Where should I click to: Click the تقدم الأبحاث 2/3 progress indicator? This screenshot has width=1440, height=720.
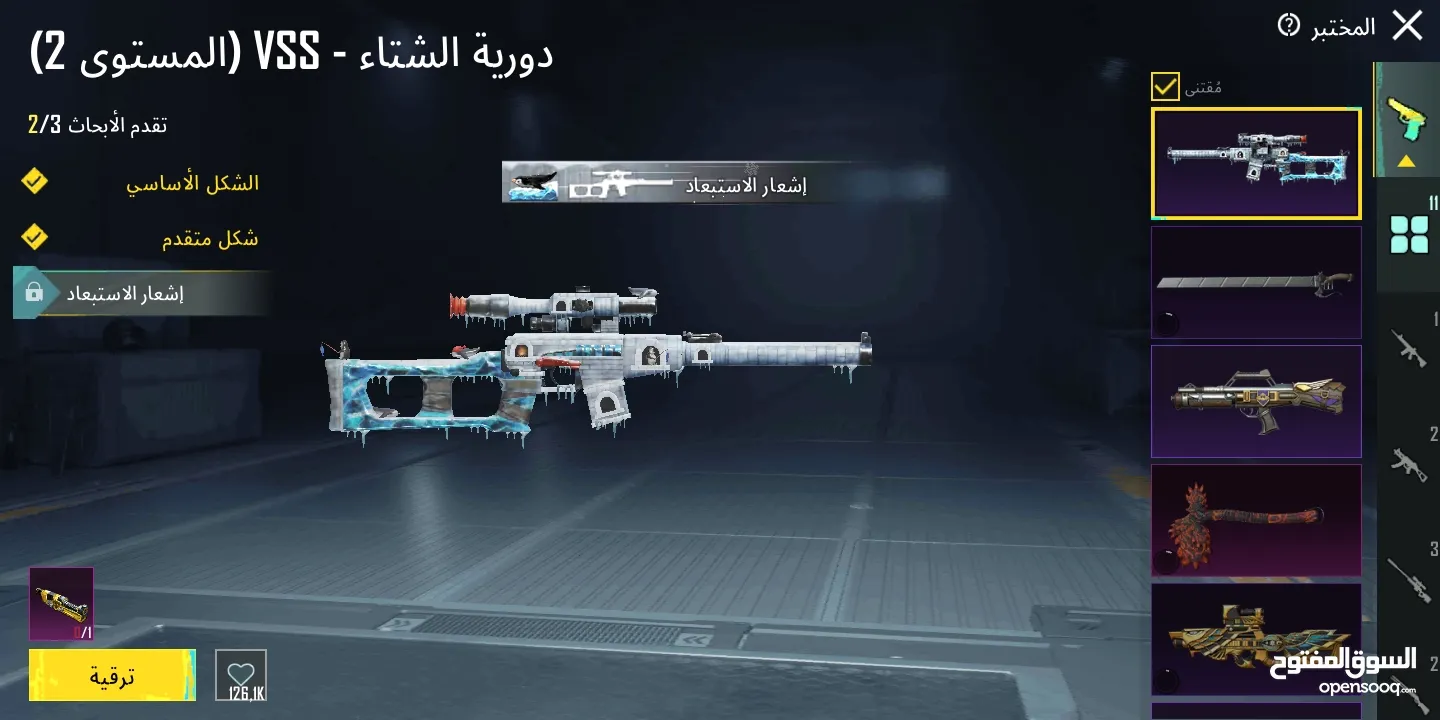pos(100,123)
